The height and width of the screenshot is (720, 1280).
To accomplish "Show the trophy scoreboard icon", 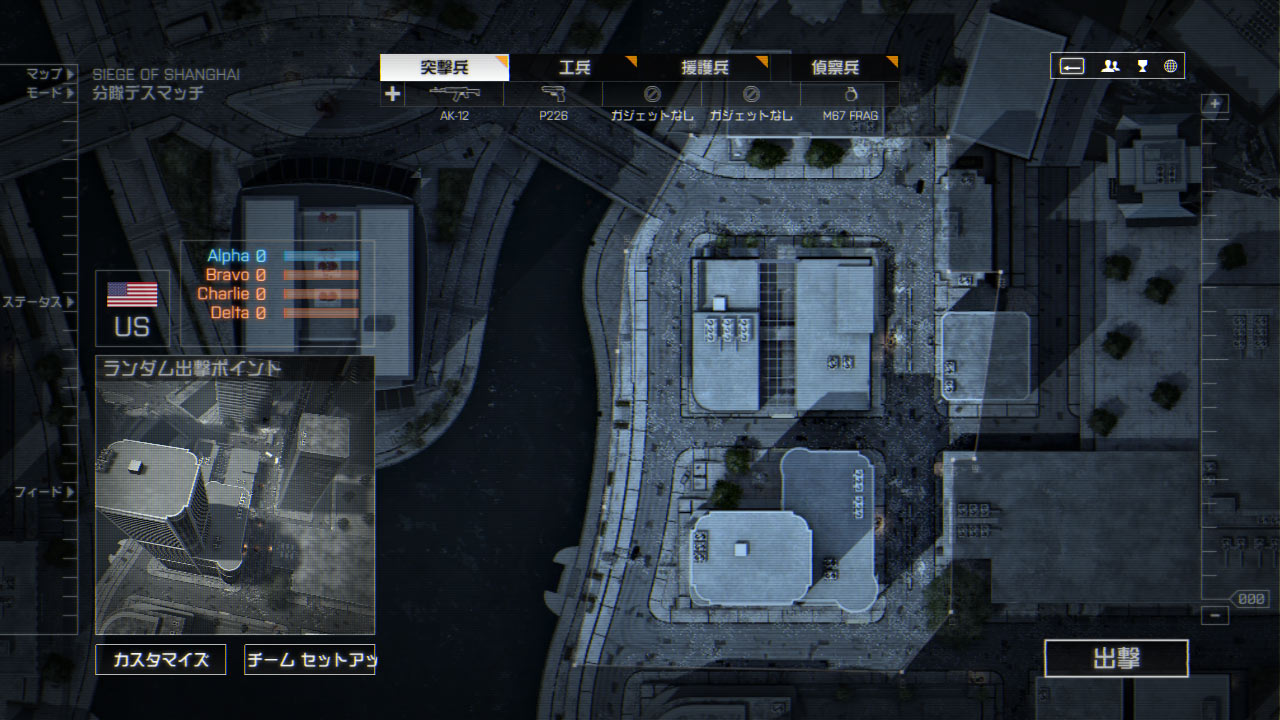I will pyautogui.click(x=1142, y=66).
